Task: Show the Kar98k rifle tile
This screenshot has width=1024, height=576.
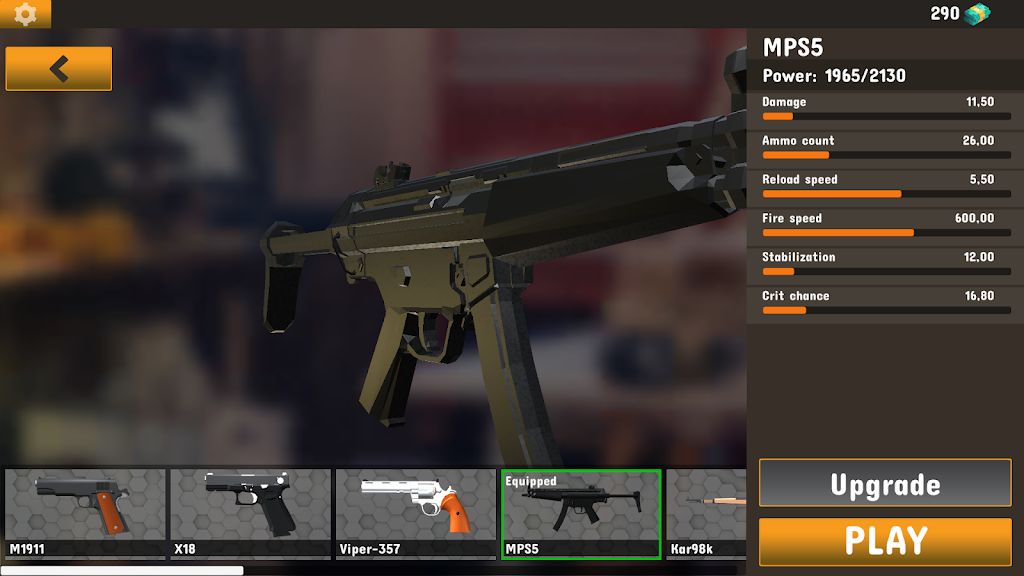Action: pos(706,513)
